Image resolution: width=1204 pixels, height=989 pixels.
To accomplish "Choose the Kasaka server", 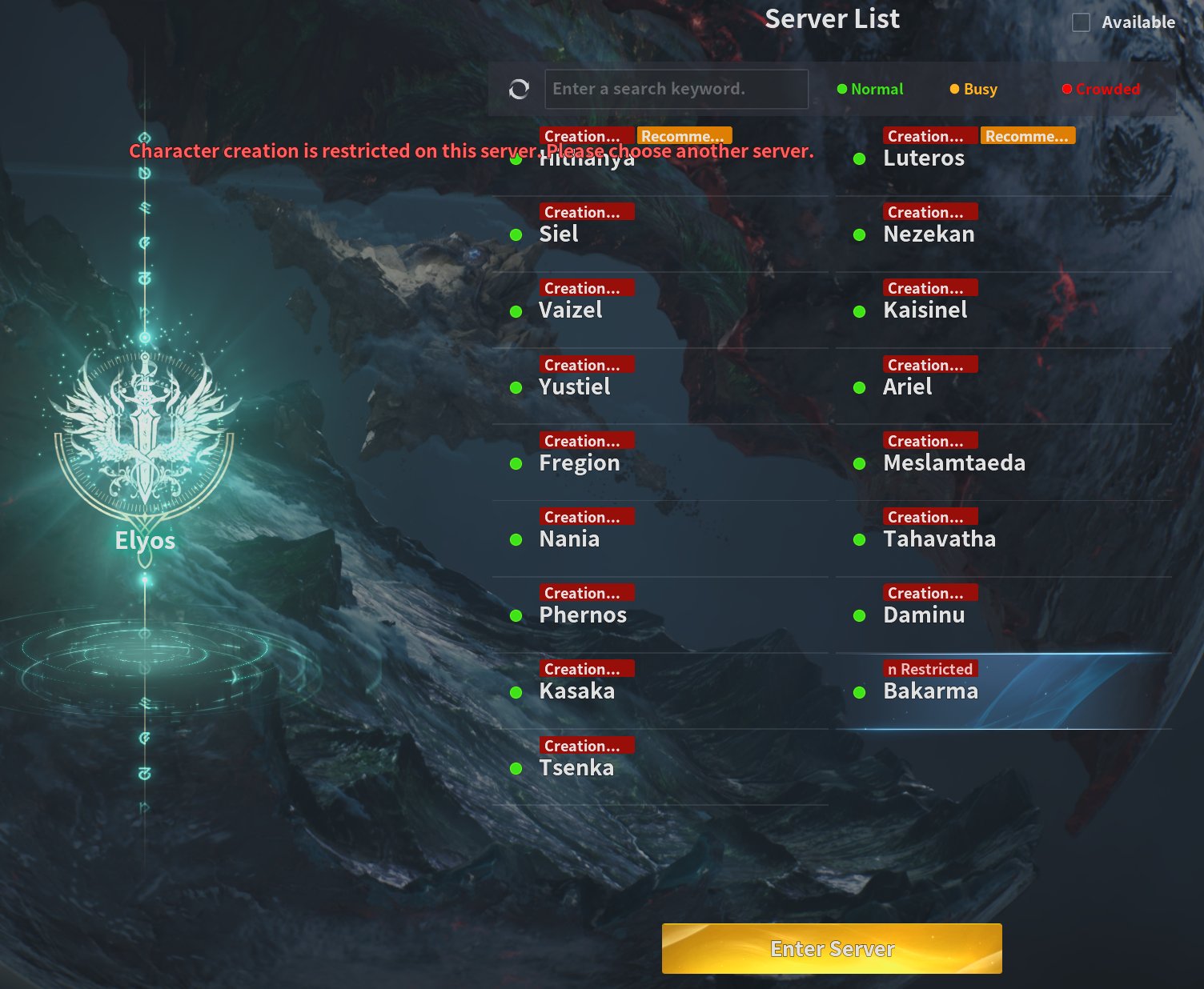I will tap(576, 691).
